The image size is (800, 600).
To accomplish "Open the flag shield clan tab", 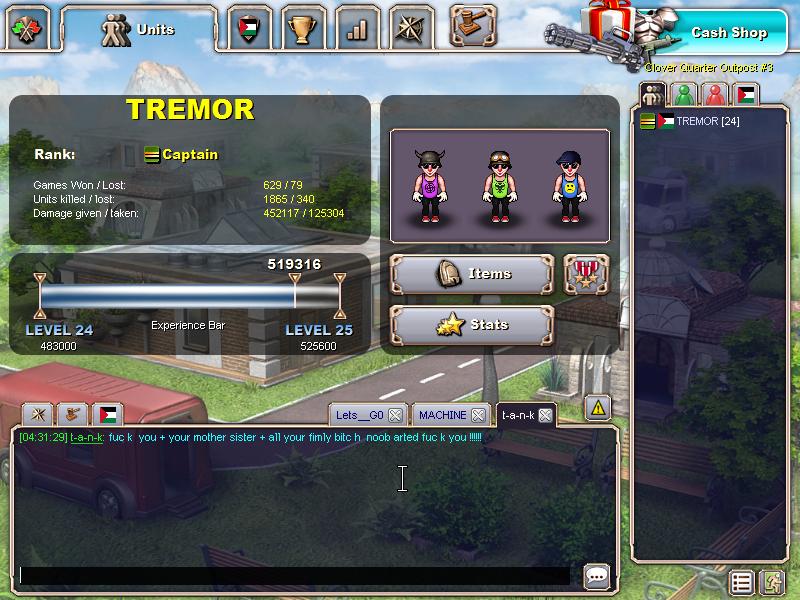I will point(249,29).
